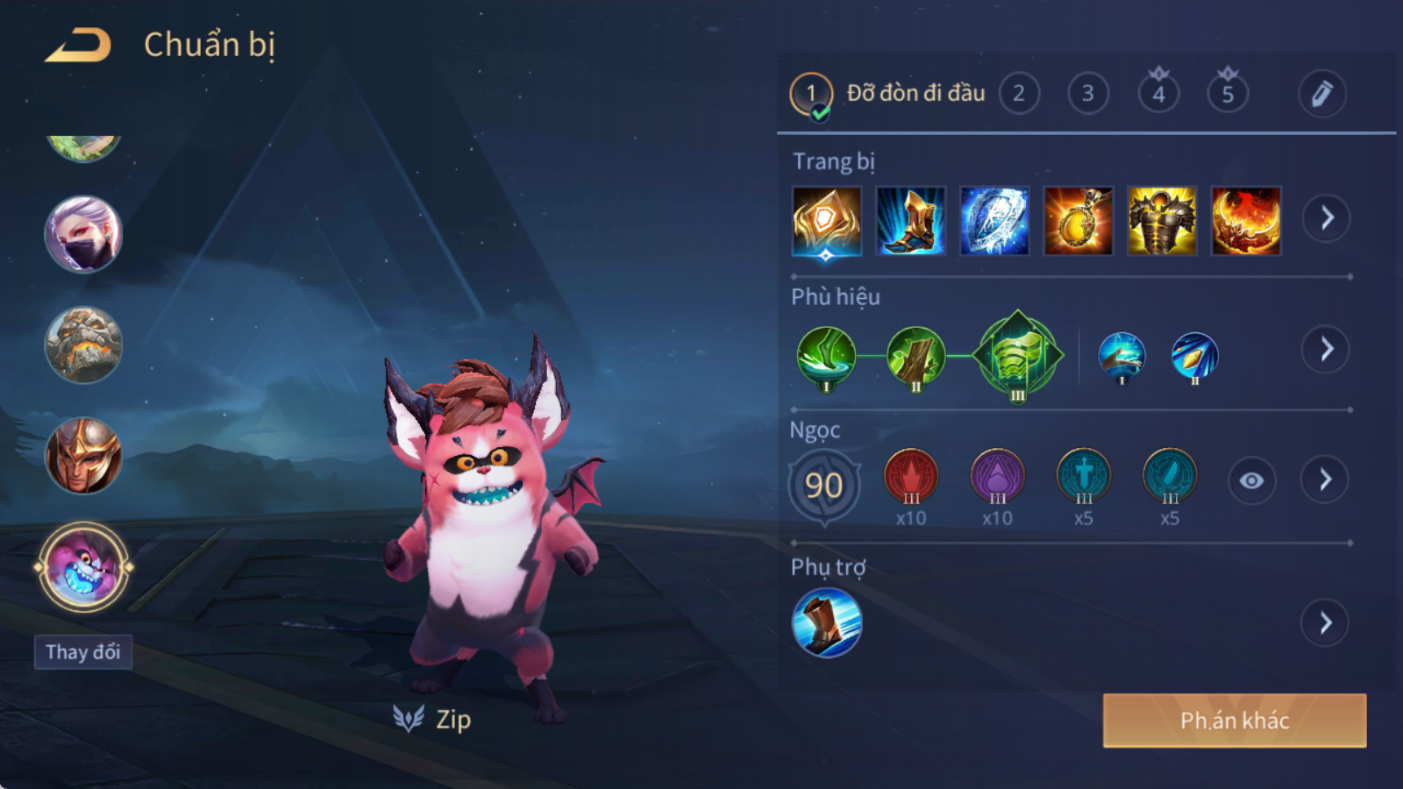Toggle the Ngọc eye preview icon
The width and height of the screenshot is (1403, 789).
click(1251, 481)
